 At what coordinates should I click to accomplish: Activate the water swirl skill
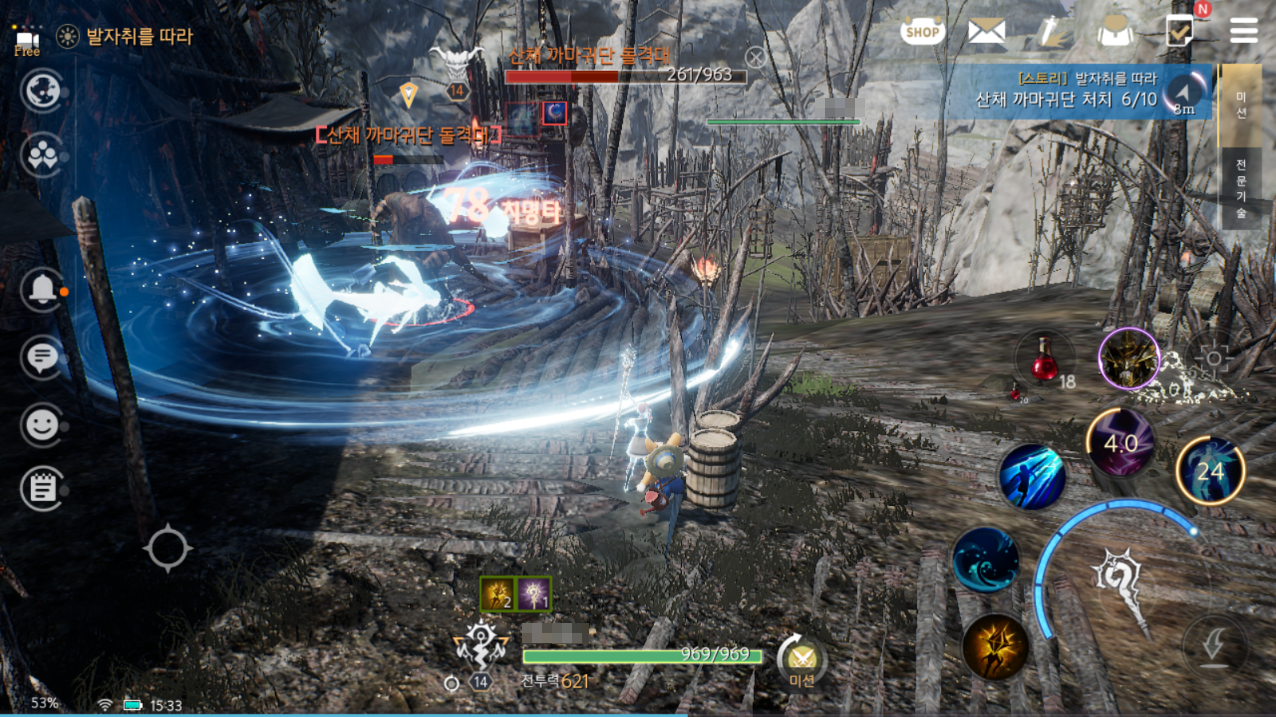tap(985, 560)
